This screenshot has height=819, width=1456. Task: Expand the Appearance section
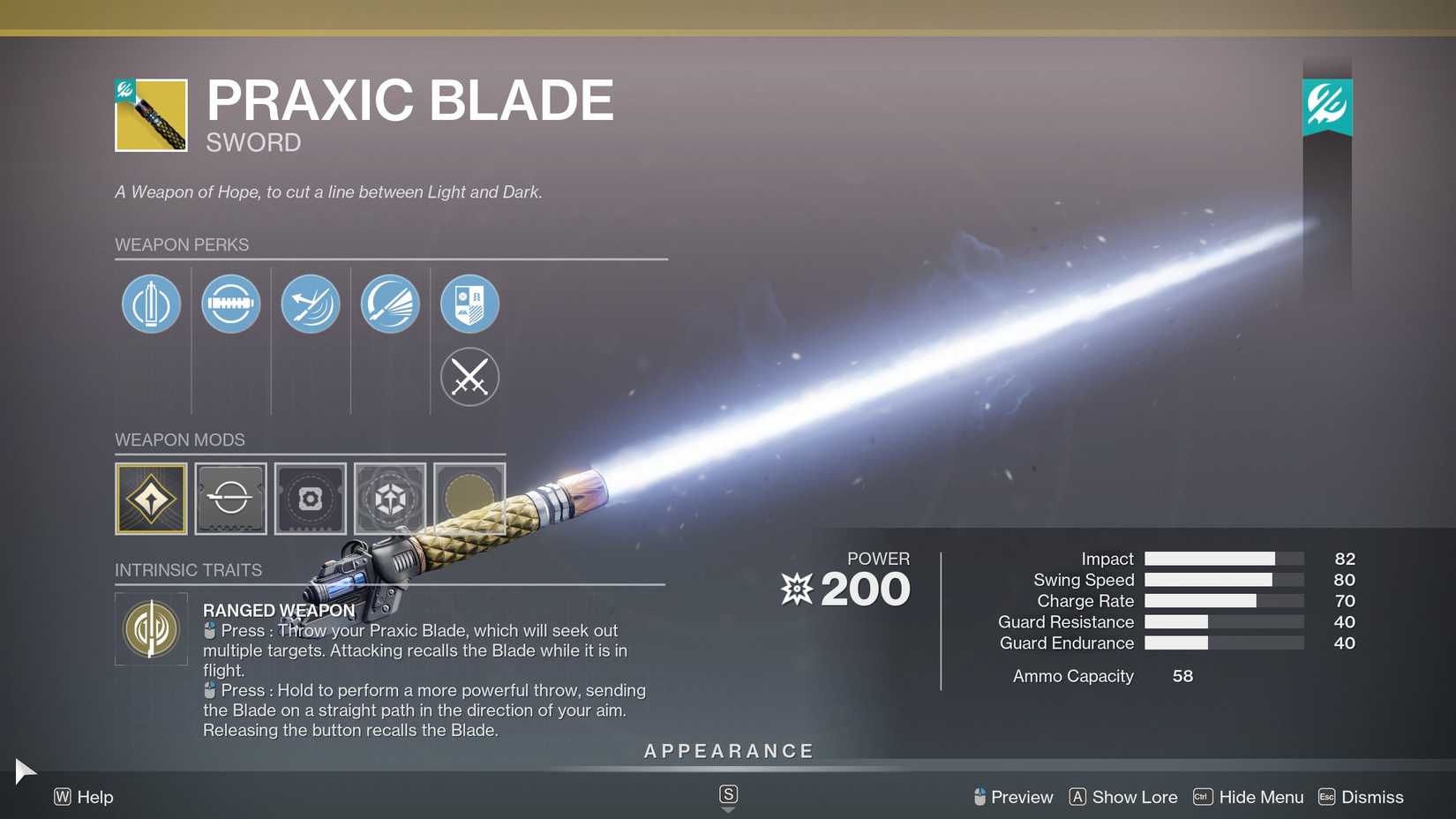[x=727, y=751]
